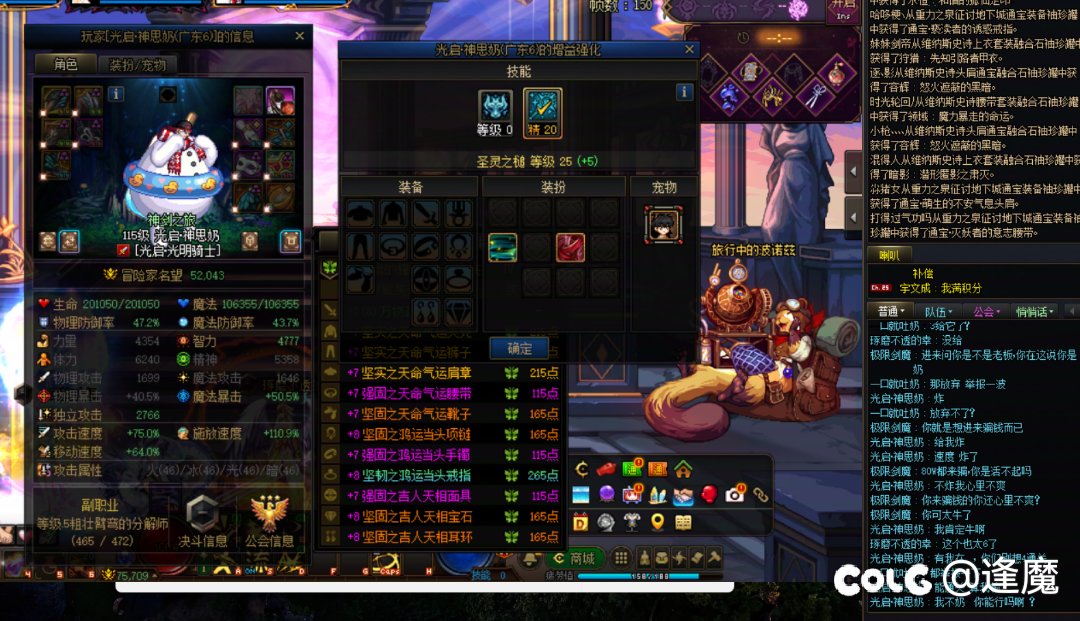This screenshot has width=1080, height=621.
Task: Select the red avatar piece in 装扮
Action: click(x=570, y=247)
